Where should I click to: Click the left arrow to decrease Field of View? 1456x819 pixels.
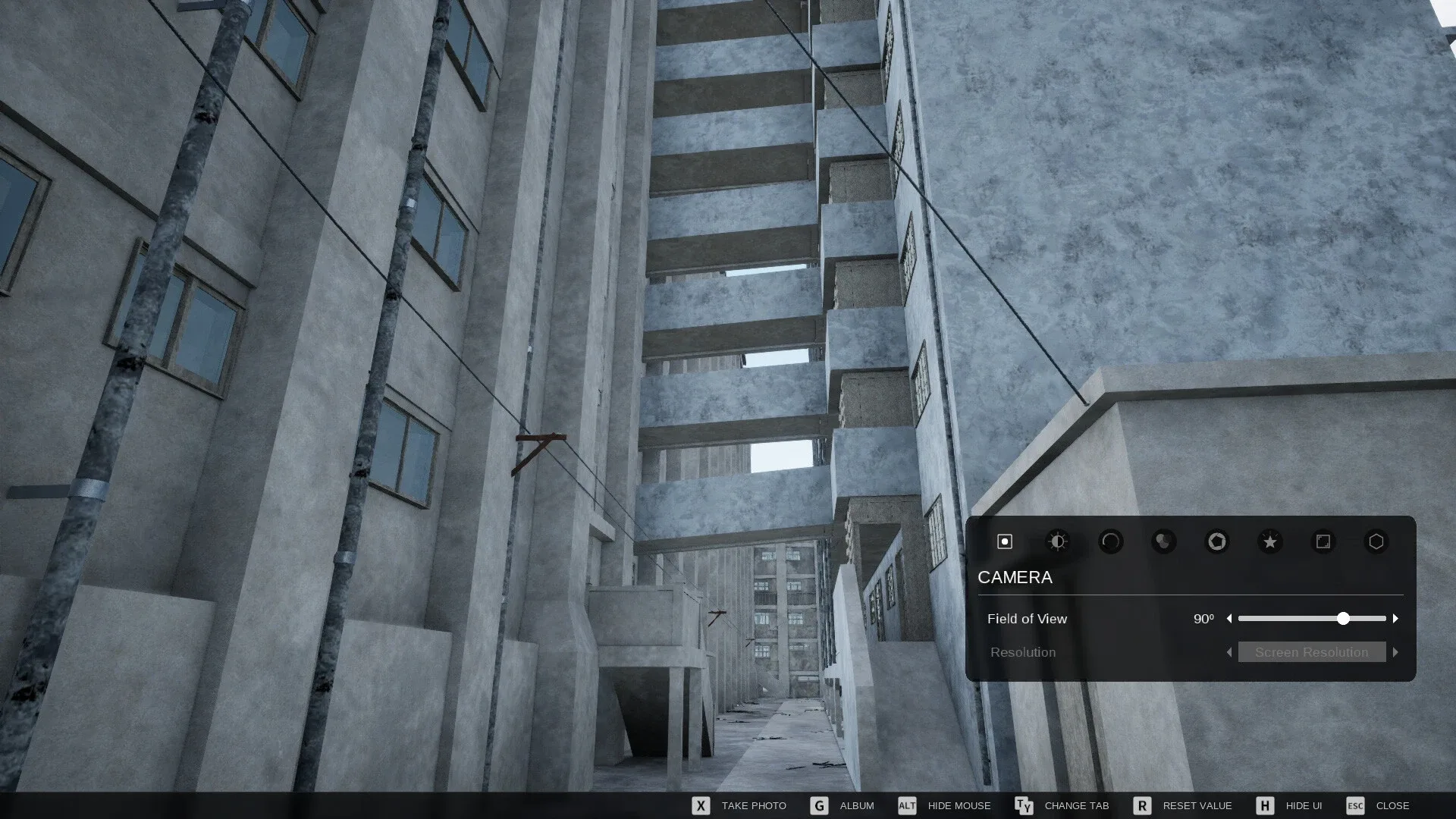[x=1230, y=619]
